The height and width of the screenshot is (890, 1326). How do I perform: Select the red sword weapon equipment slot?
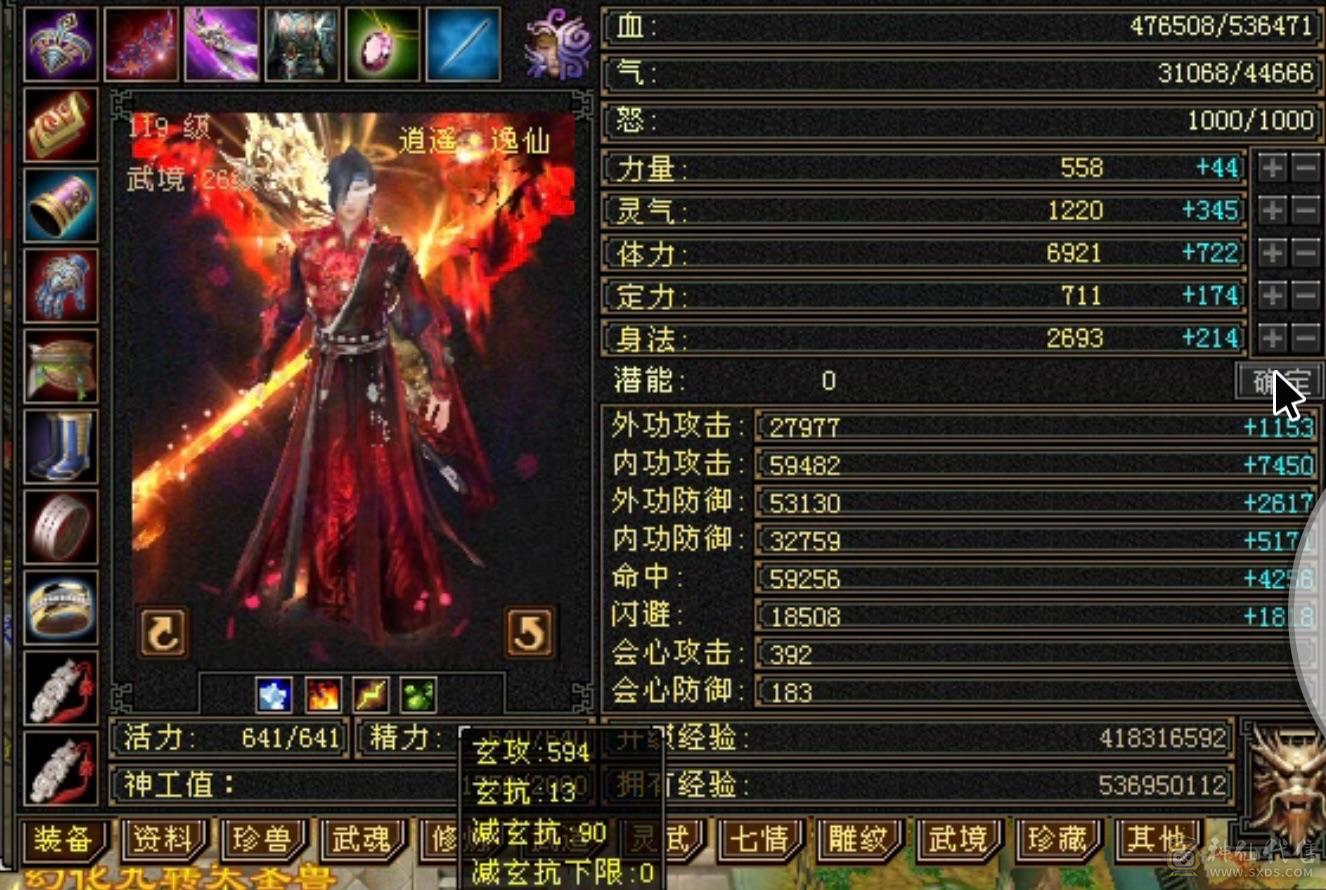point(141,44)
